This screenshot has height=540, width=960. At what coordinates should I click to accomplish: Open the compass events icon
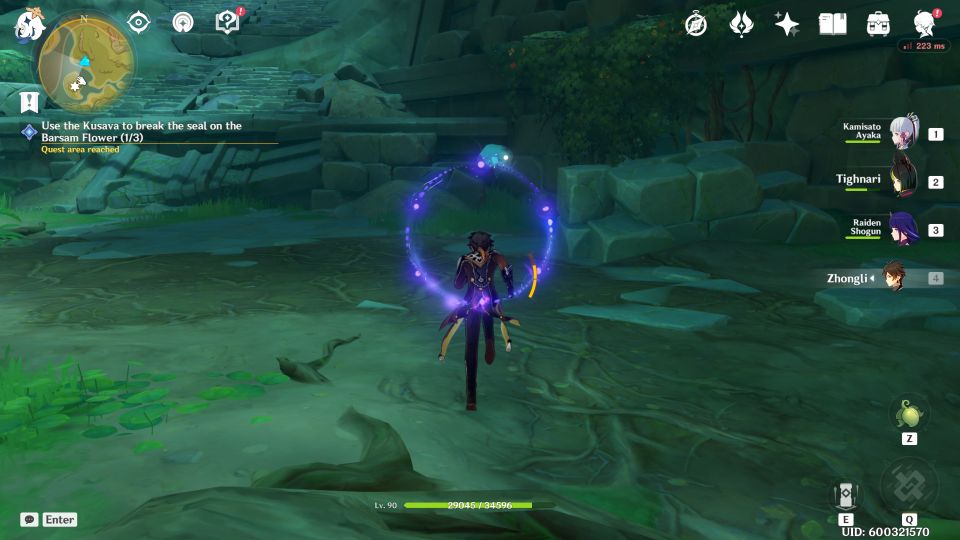695,24
